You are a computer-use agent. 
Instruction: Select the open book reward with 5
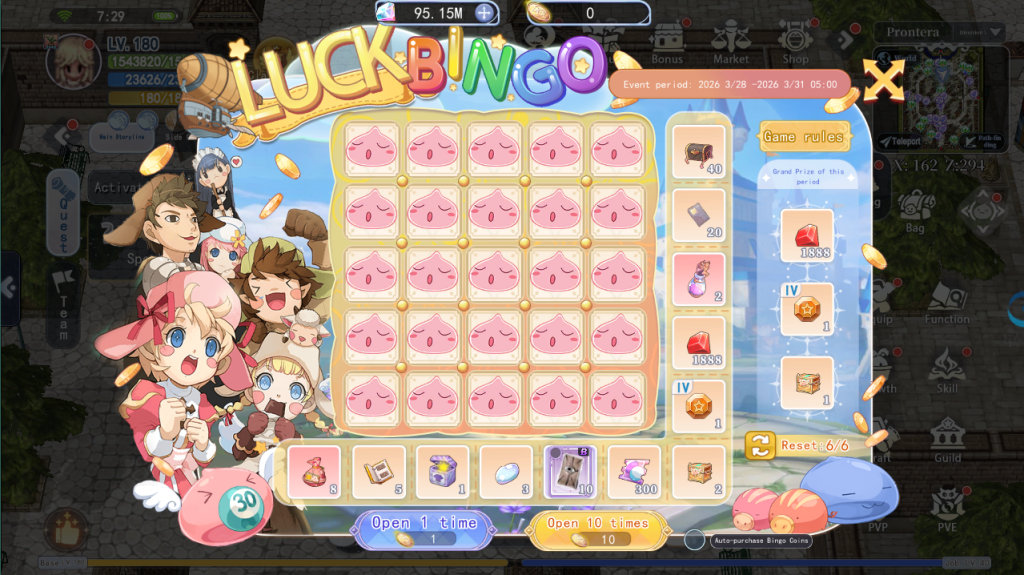pos(378,472)
